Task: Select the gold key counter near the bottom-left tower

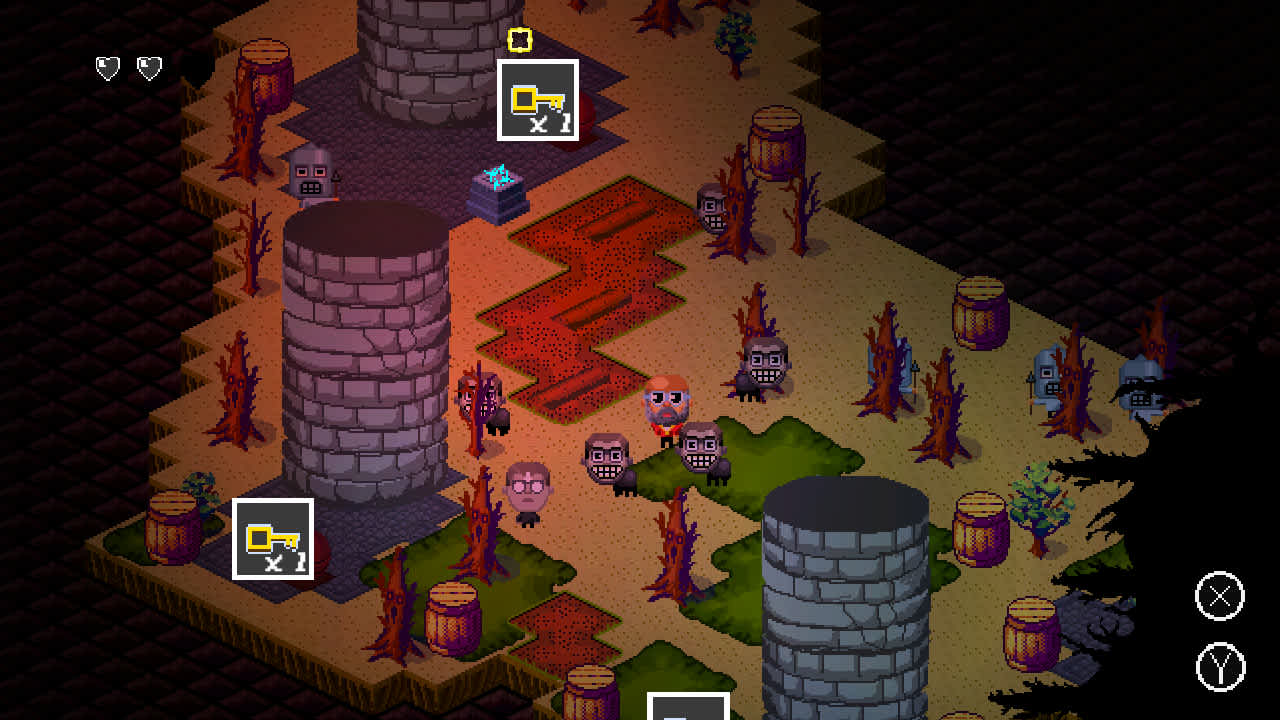Action: coord(273,539)
